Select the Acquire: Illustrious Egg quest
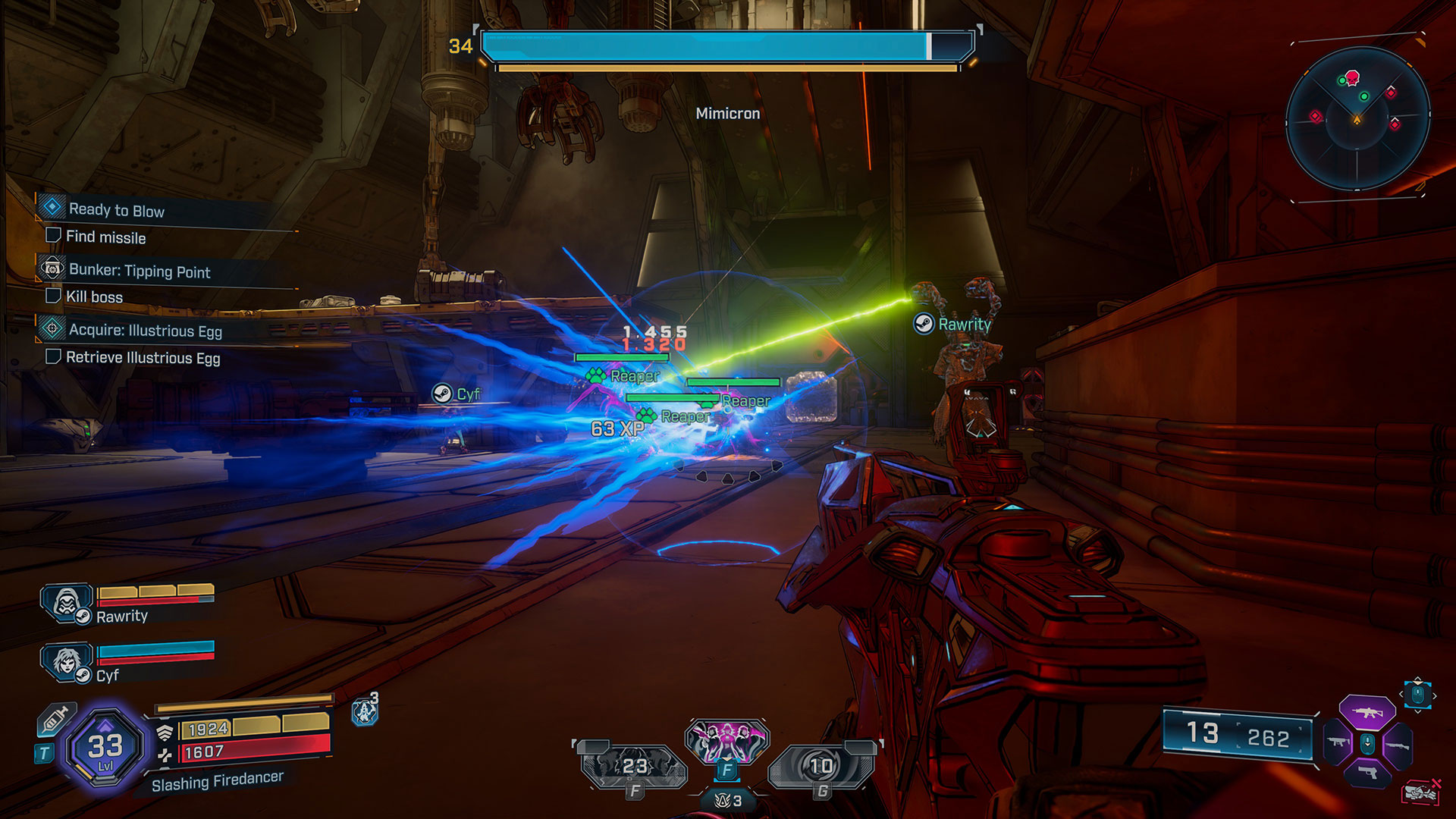1456x819 pixels. coord(145,331)
